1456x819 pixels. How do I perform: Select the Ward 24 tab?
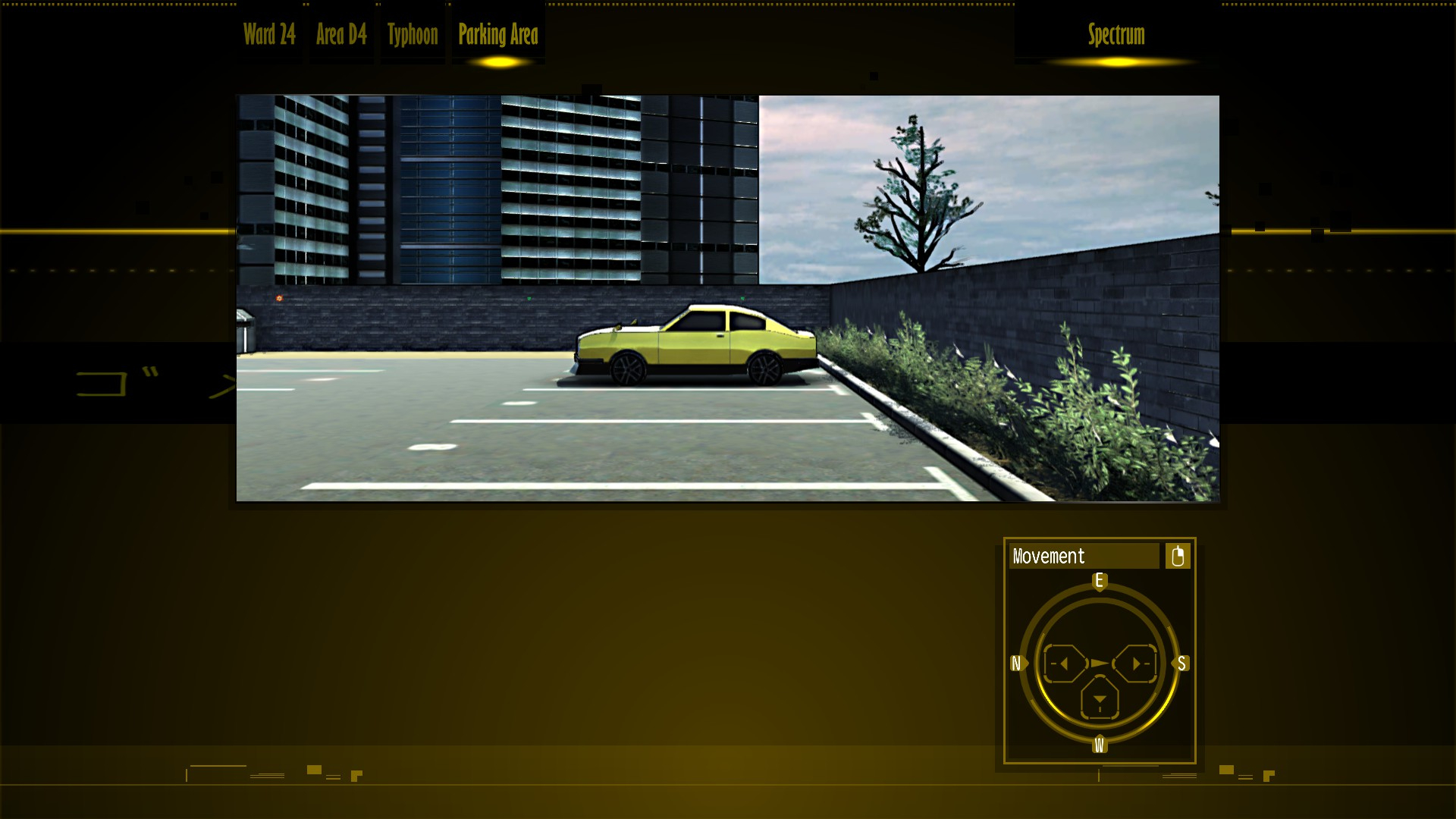pos(269,35)
